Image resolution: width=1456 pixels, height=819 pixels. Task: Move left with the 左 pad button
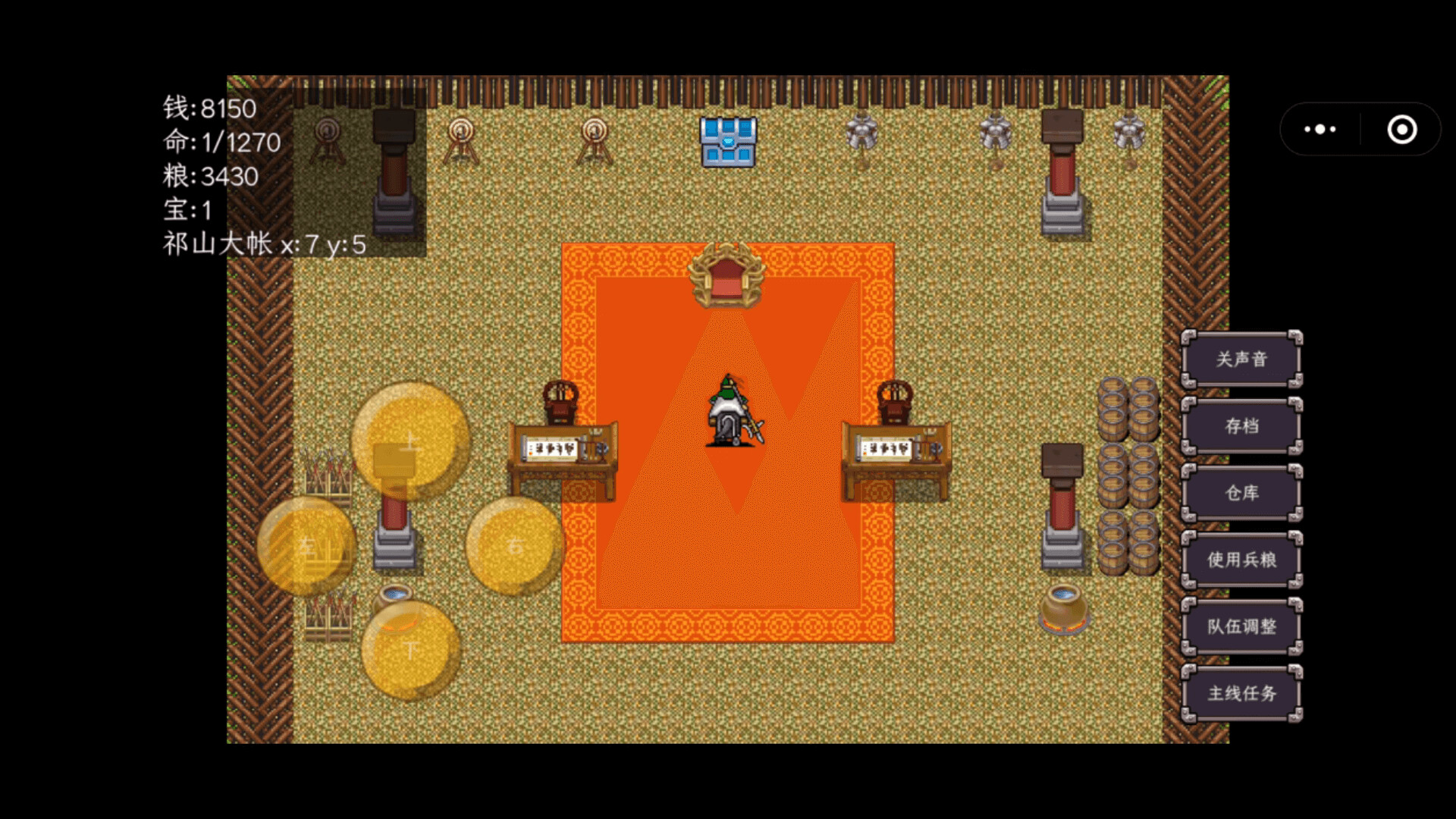point(306,546)
